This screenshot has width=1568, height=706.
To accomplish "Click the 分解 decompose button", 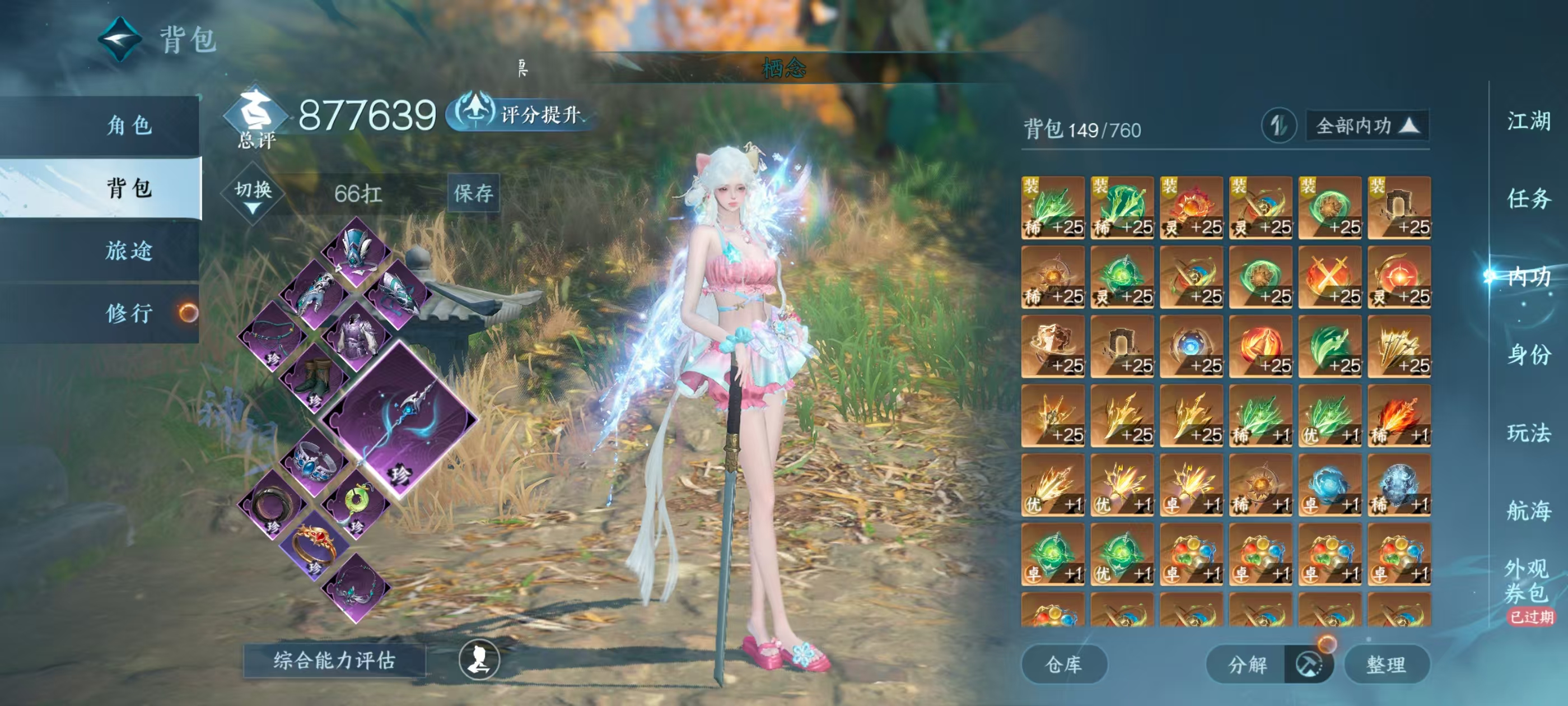I will [x=1248, y=665].
